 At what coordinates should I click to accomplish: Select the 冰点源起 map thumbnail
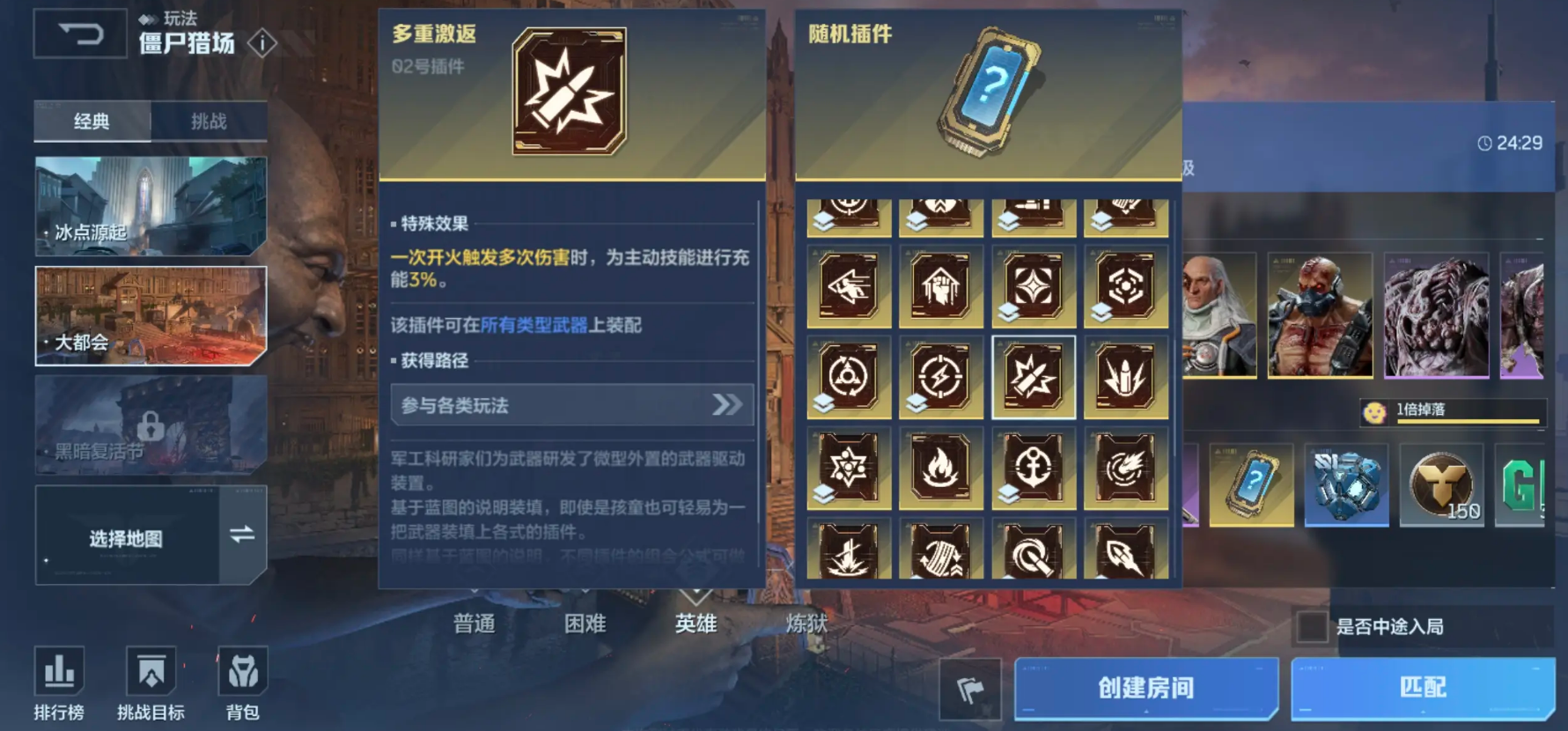click(x=150, y=207)
